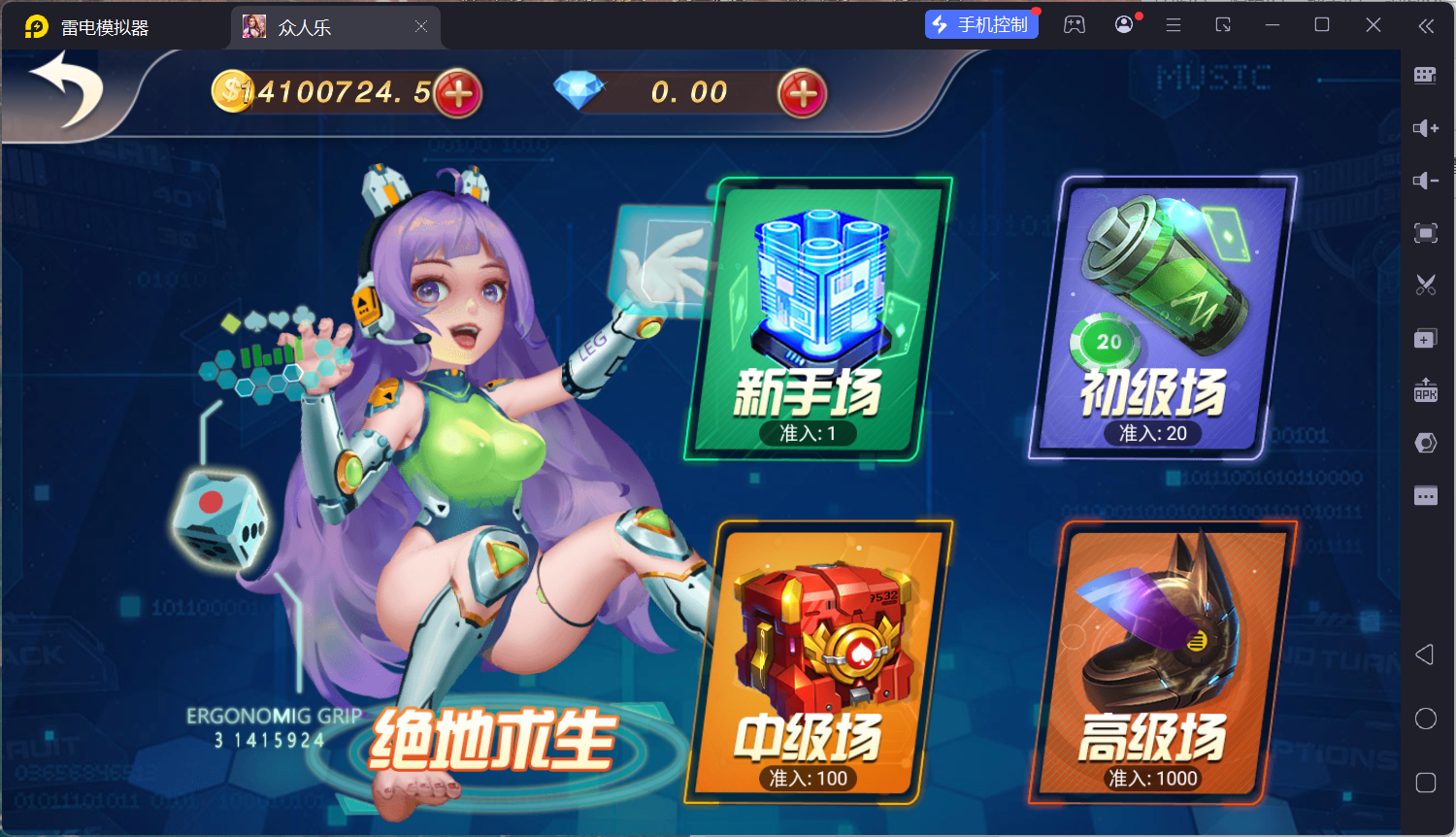Open the screenshot capture tool
The width and height of the screenshot is (1456, 837).
pyautogui.click(x=1425, y=285)
